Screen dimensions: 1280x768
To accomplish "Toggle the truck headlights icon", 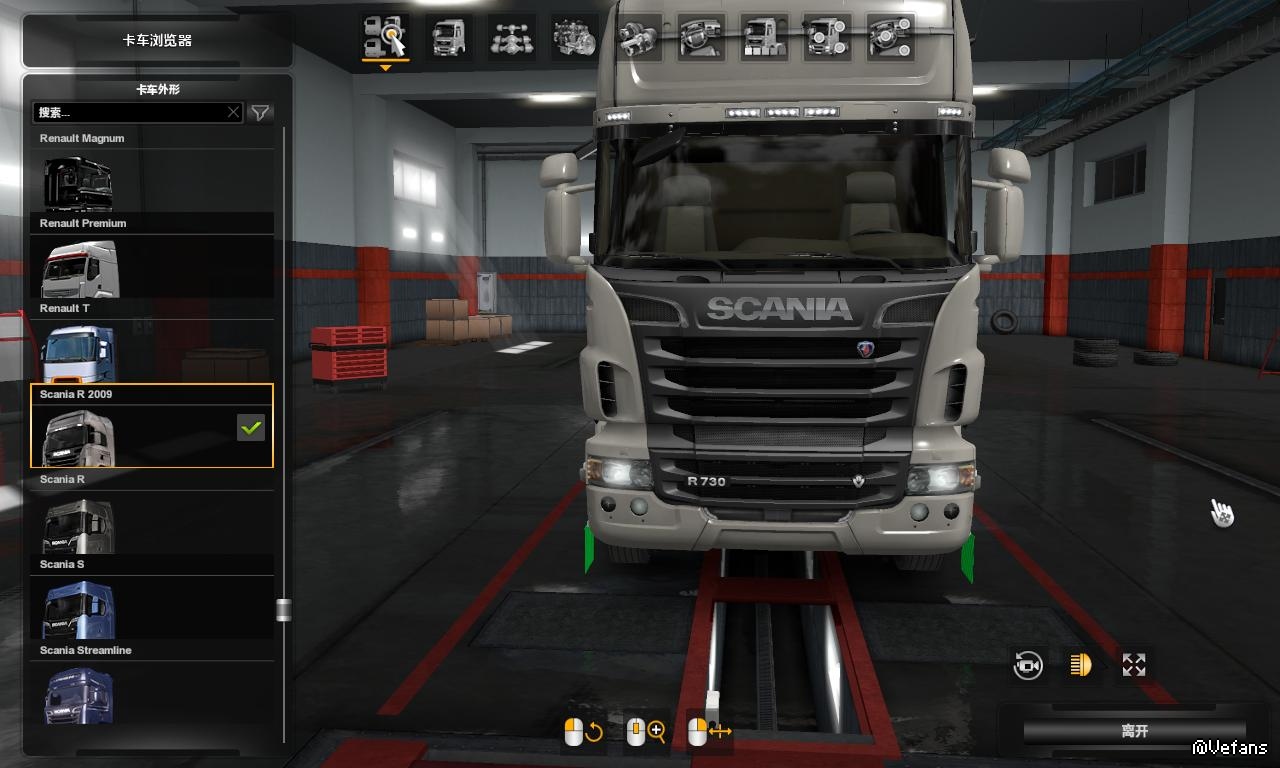I will point(1081,665).
